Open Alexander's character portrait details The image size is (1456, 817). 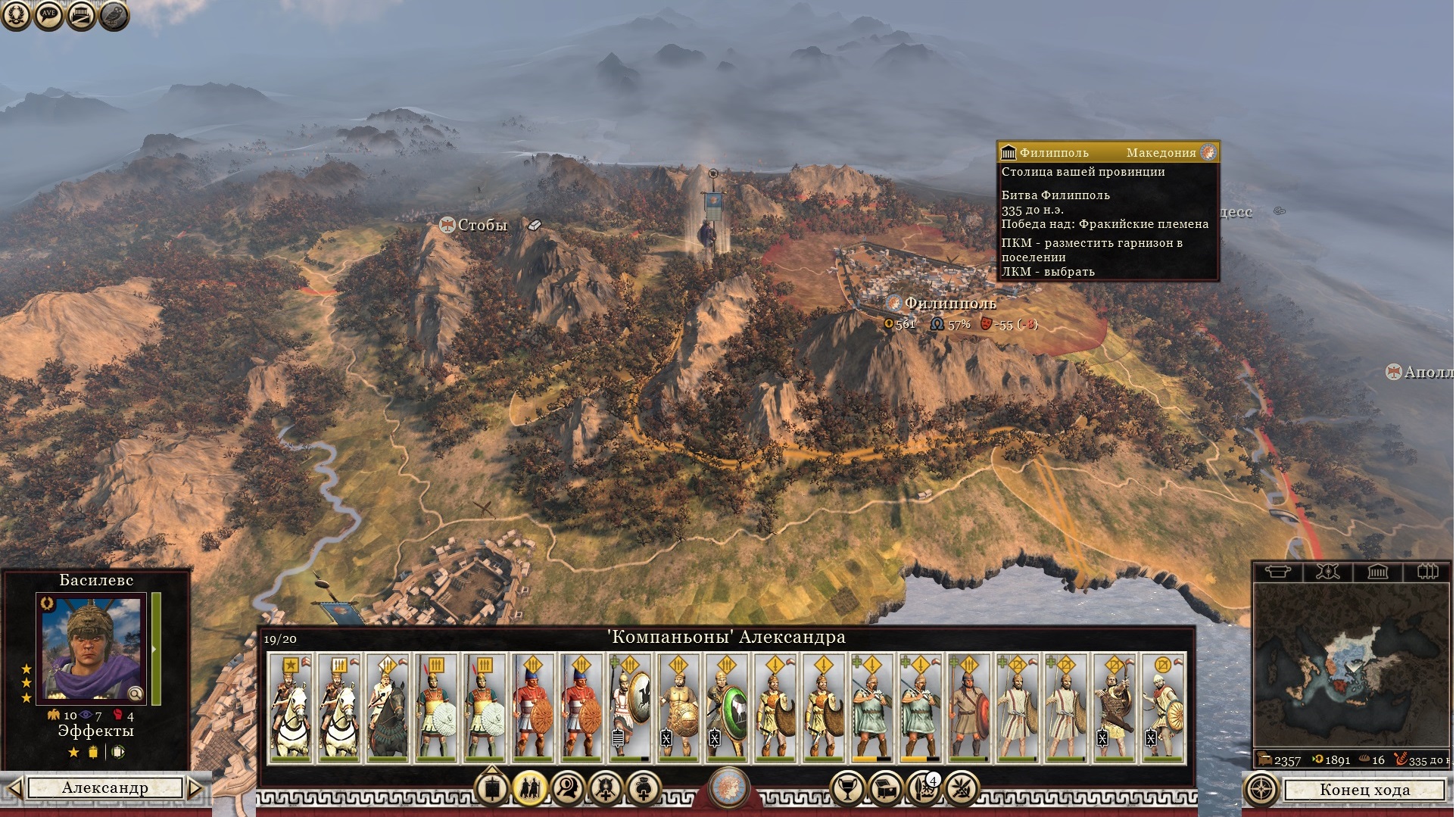(92, 646)
